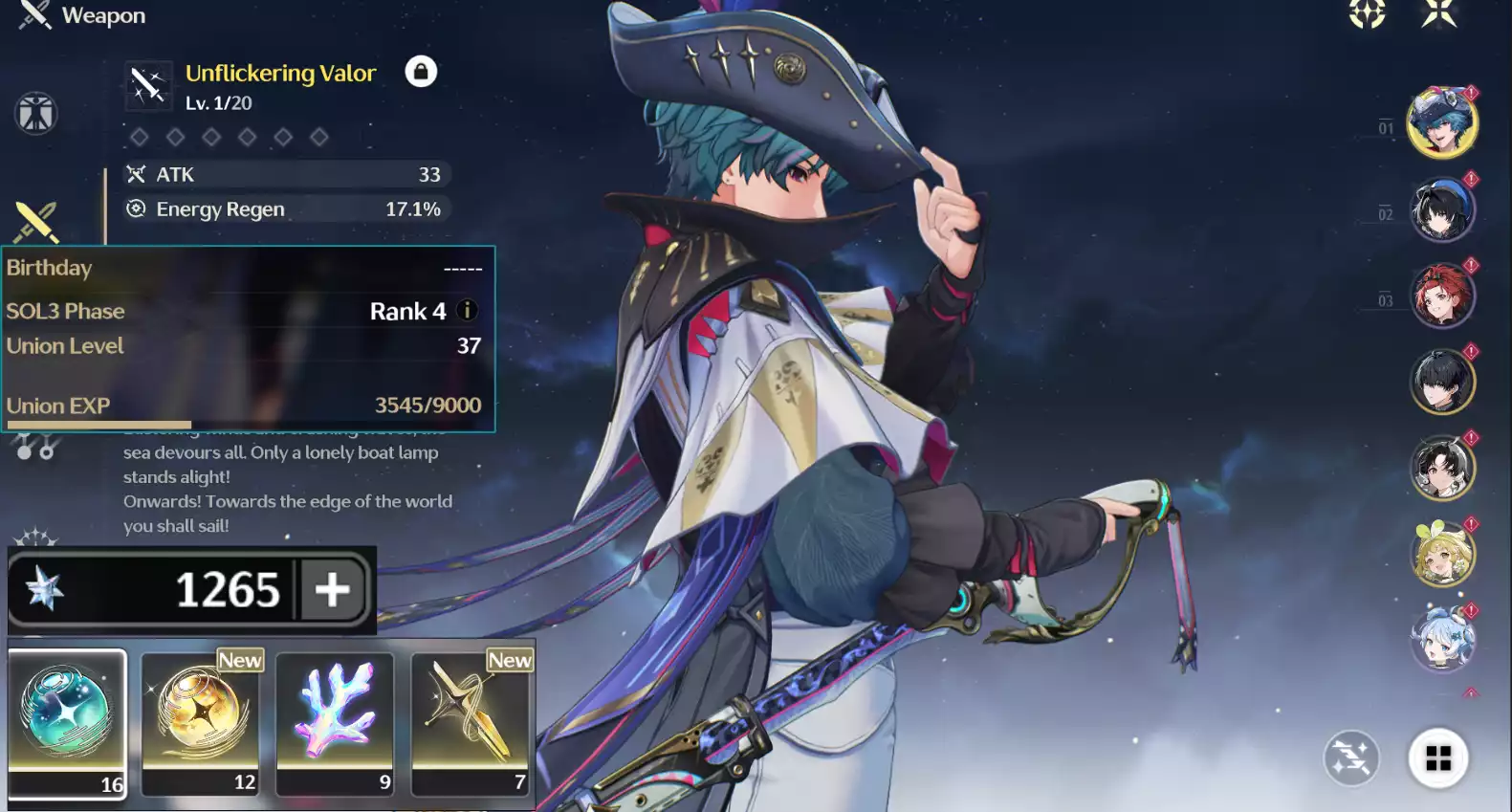Choose the dark-haired character in slot 02
Image resolution: width=1512 pixels, height=812 pixels.
point(1442,209)
